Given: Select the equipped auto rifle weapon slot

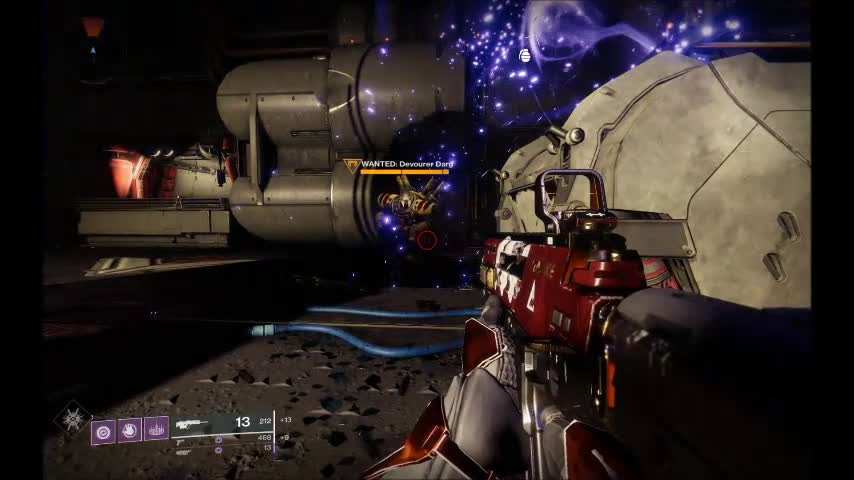Looking at the screenshot, I should tap(196, 423).
